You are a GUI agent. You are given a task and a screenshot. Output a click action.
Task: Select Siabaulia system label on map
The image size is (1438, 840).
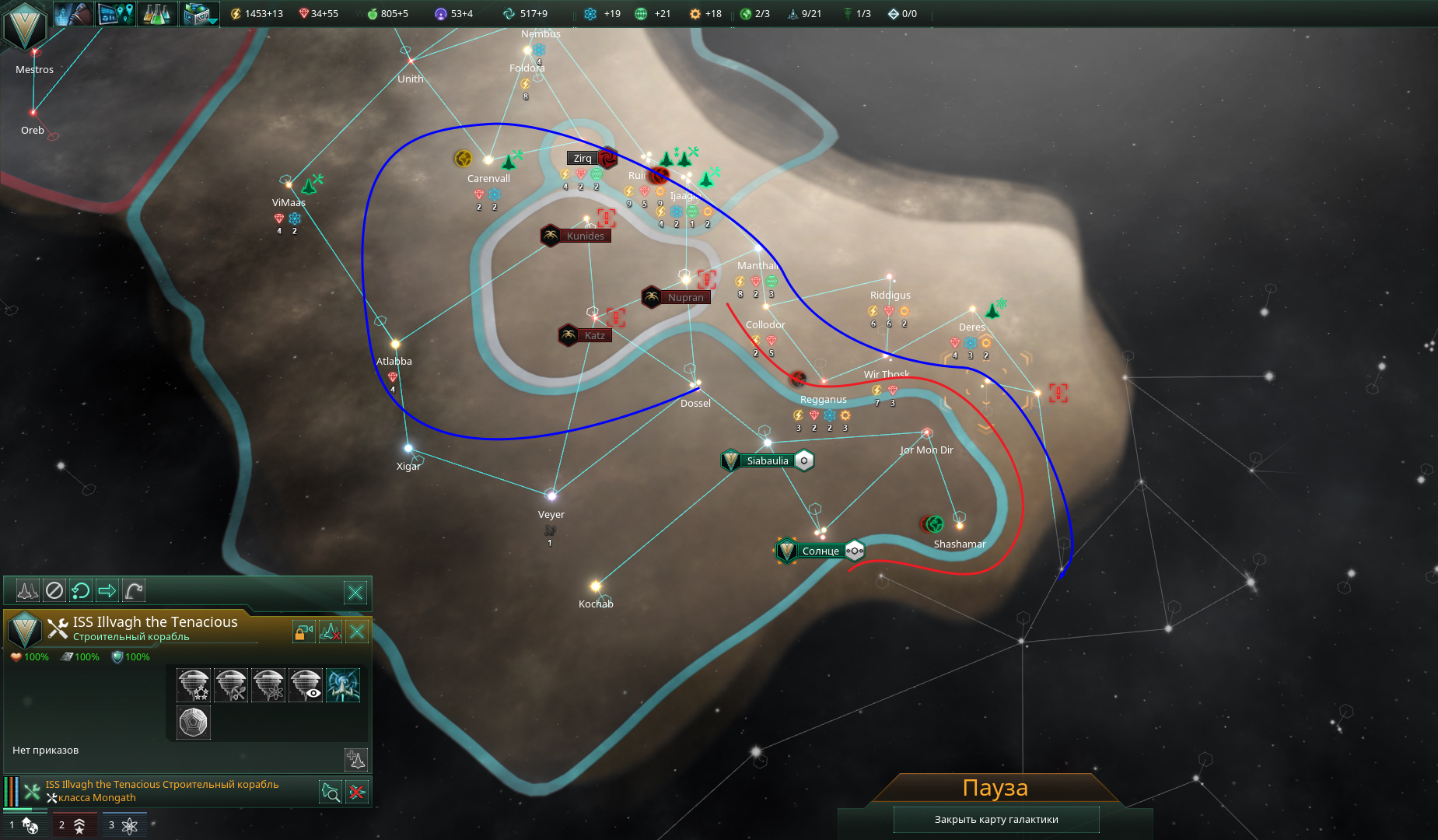point(768,460)
